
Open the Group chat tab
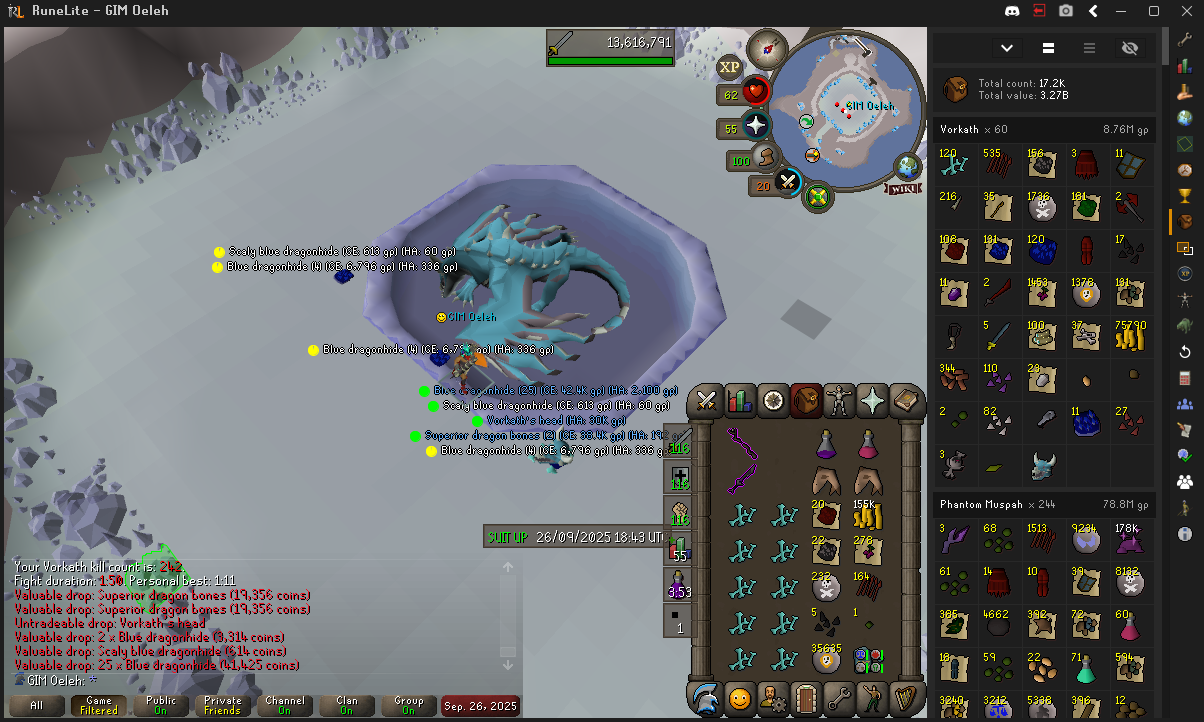408,705
